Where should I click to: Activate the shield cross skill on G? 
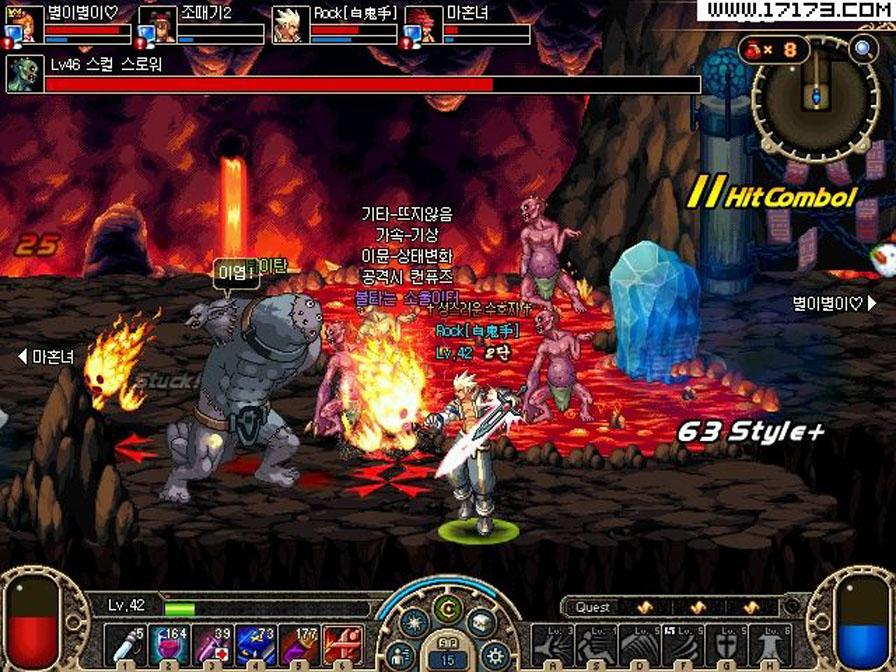726,645
